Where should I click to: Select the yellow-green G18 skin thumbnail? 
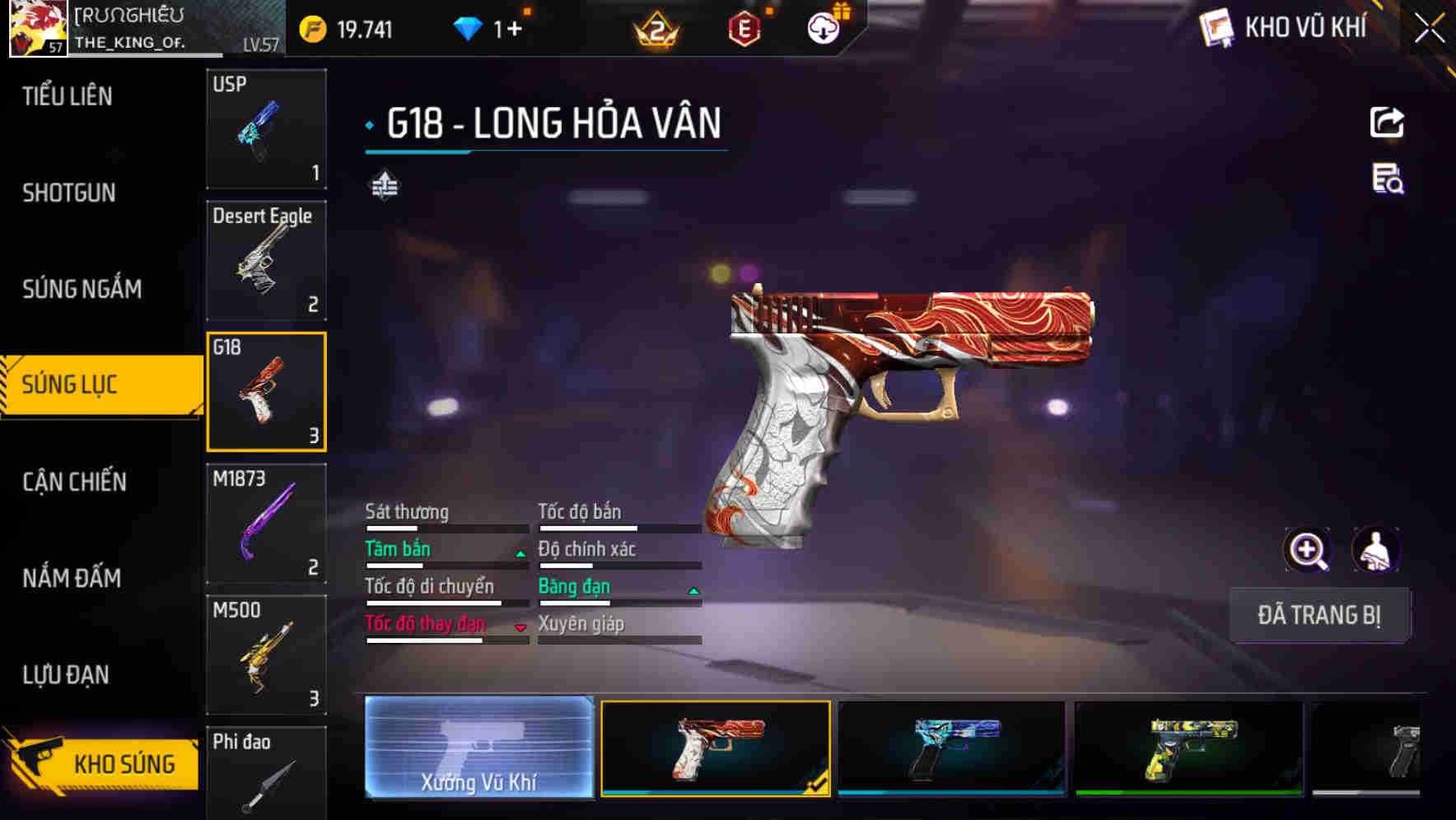point(1188,748)
